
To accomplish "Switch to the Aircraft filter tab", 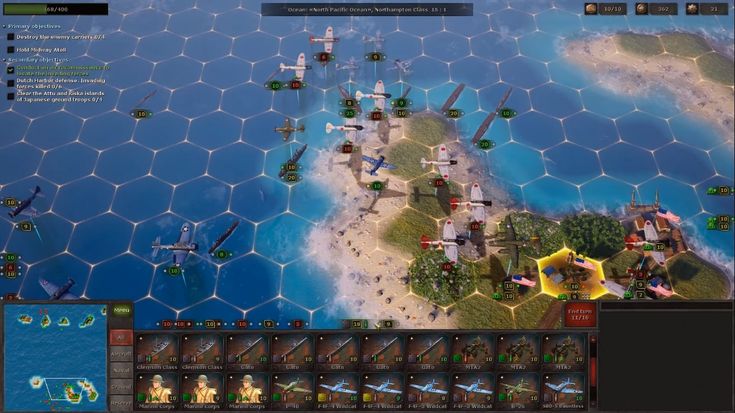I will tap(120, 354).
